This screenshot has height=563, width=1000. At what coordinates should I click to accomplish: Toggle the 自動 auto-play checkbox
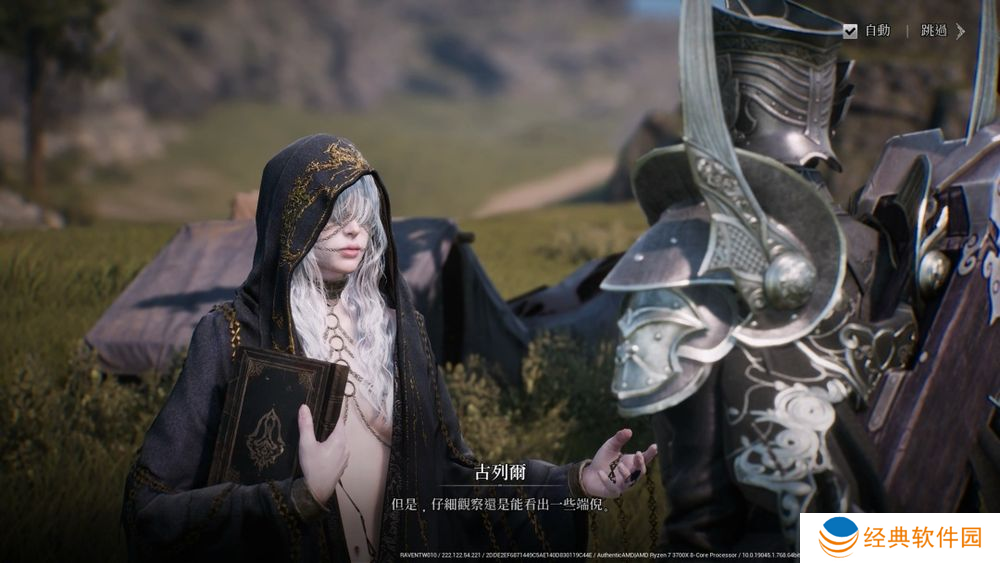click(x=850, y=31)
